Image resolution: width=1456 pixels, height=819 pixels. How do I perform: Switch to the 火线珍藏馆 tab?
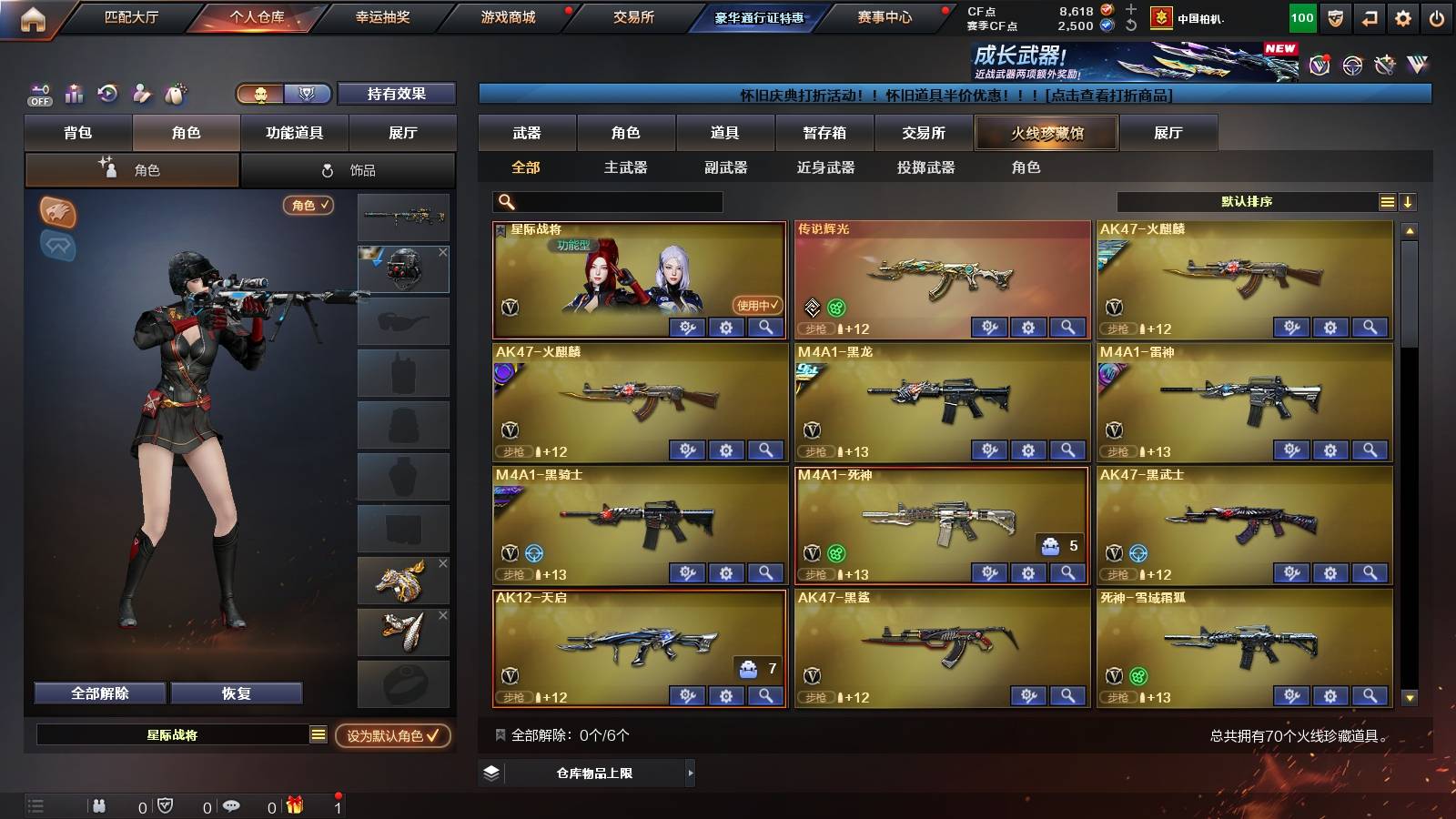click(x=1046, y=133)
